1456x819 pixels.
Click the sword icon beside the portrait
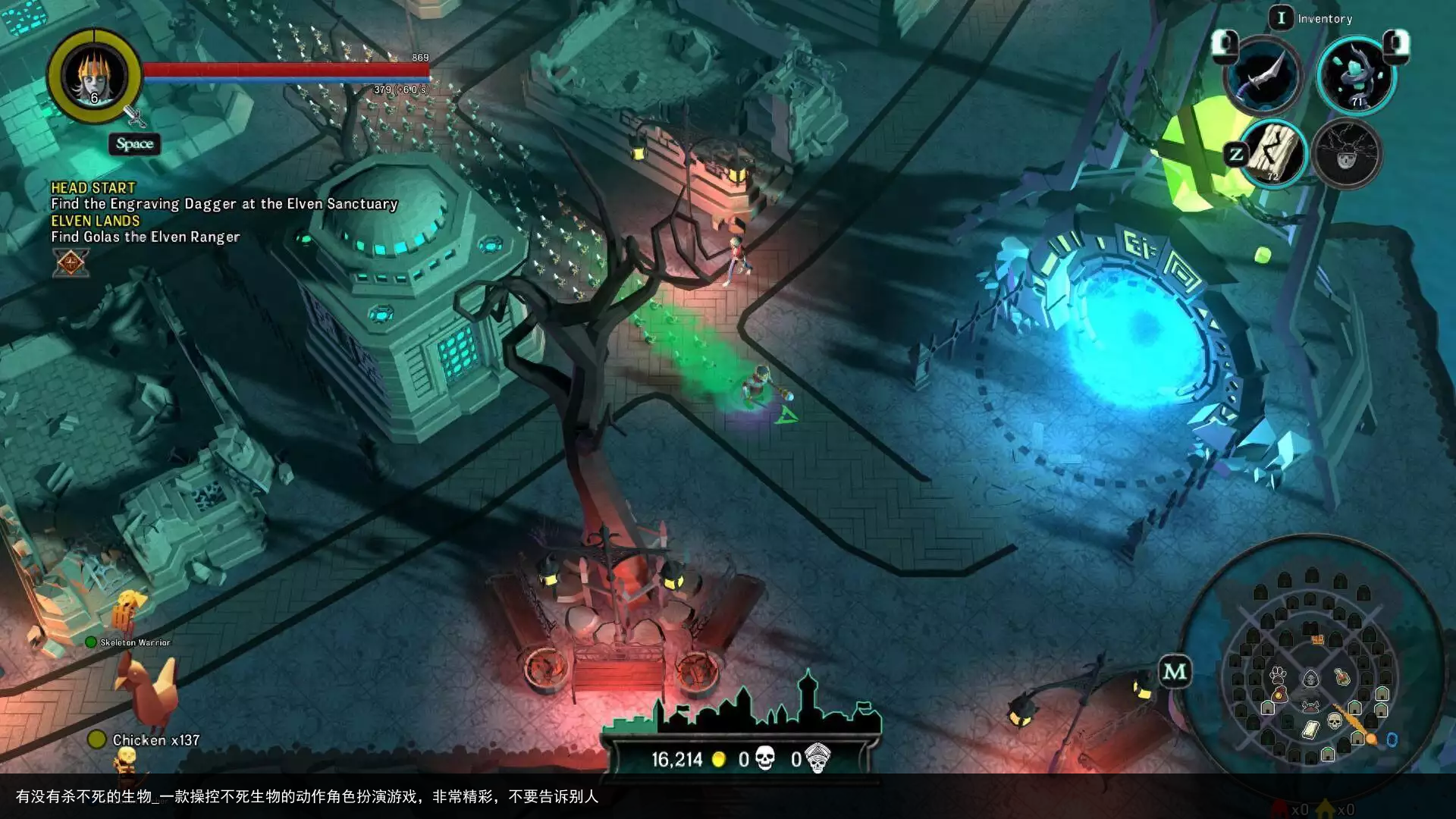(135, 116)
